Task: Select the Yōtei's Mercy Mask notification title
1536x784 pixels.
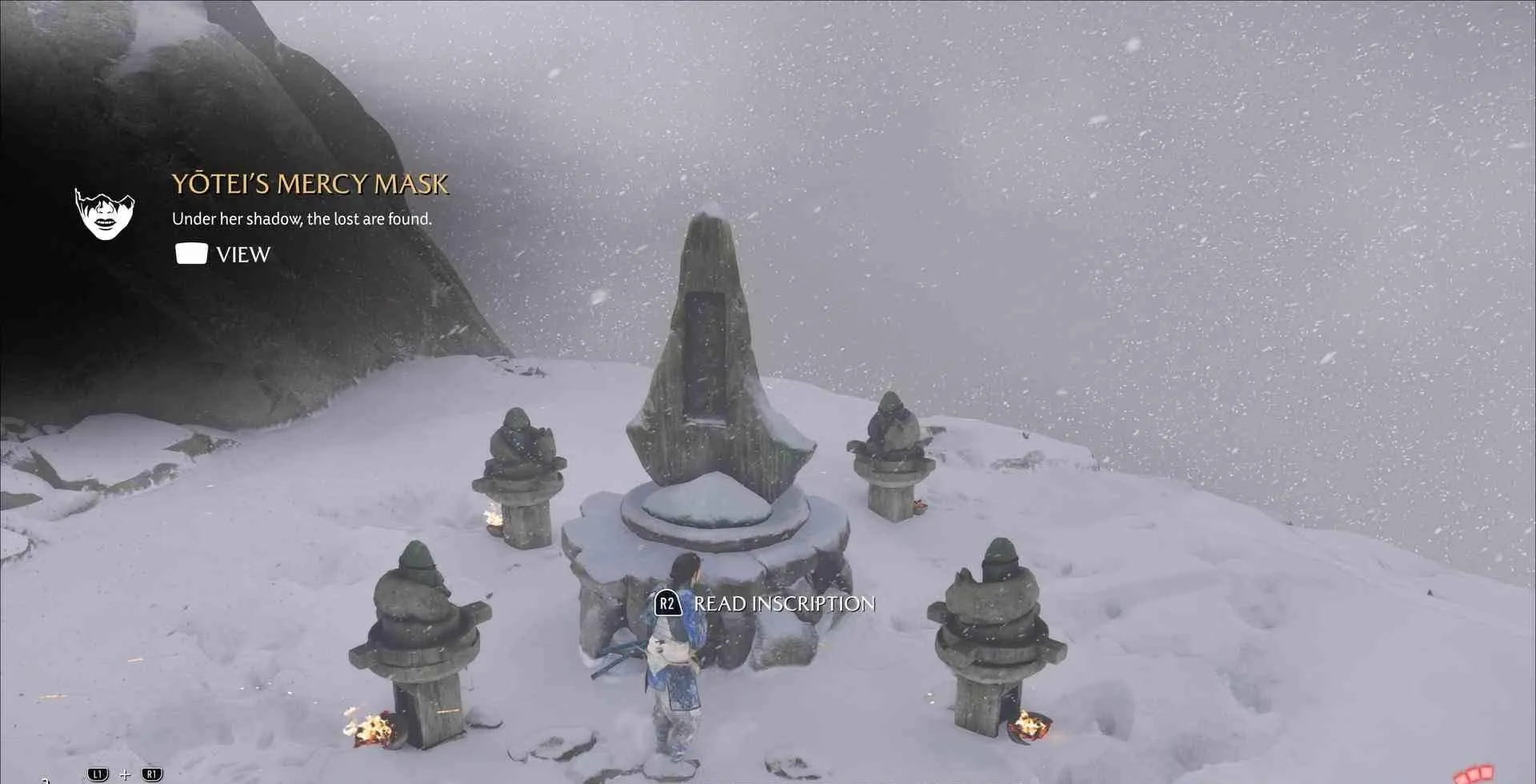Action: (x=310, y=184)
